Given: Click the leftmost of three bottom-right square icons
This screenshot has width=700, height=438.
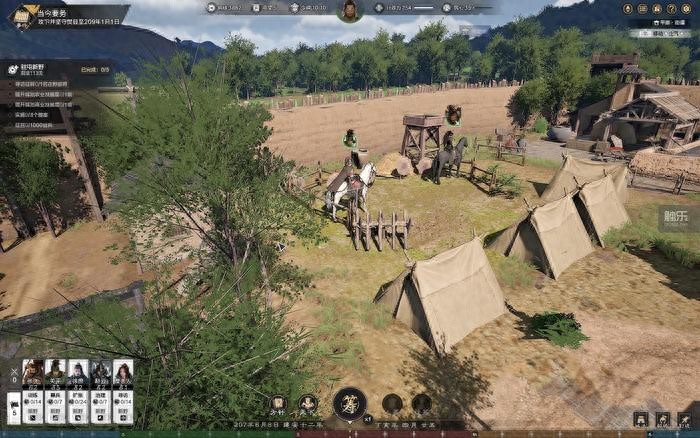Looking at the screenshot, I should (641, 420).
